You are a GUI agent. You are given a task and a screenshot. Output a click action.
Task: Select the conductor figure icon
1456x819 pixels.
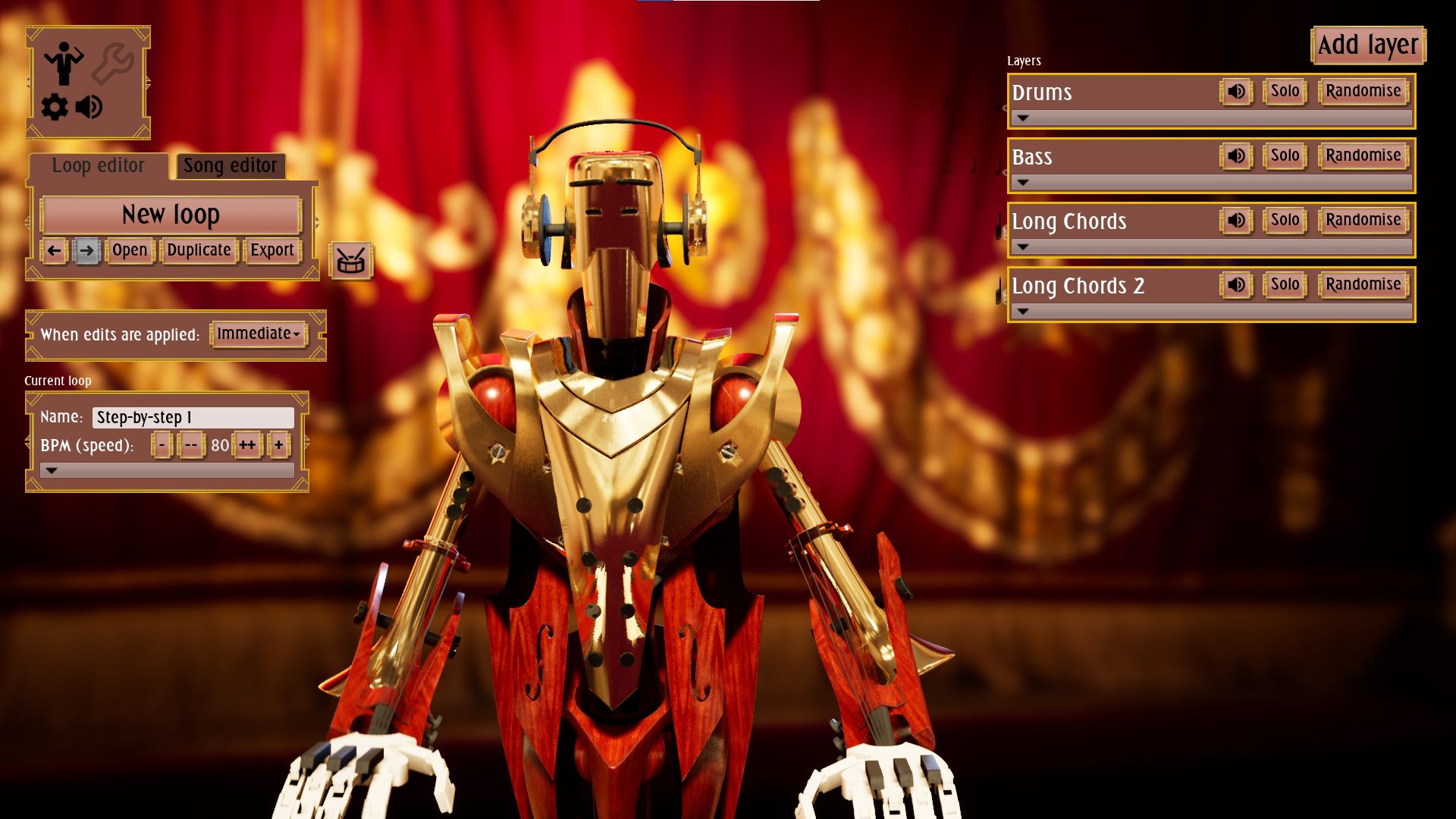[64, 63]
